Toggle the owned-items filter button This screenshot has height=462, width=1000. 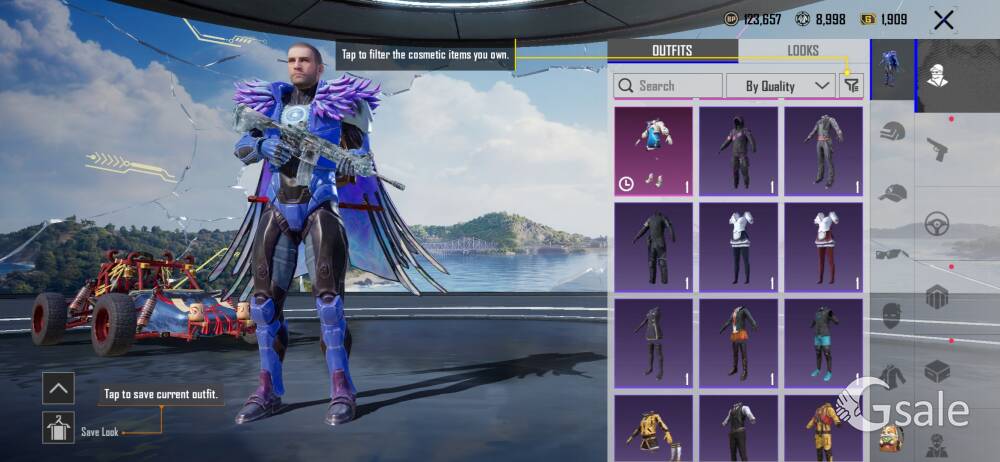(x=851, y=86)
